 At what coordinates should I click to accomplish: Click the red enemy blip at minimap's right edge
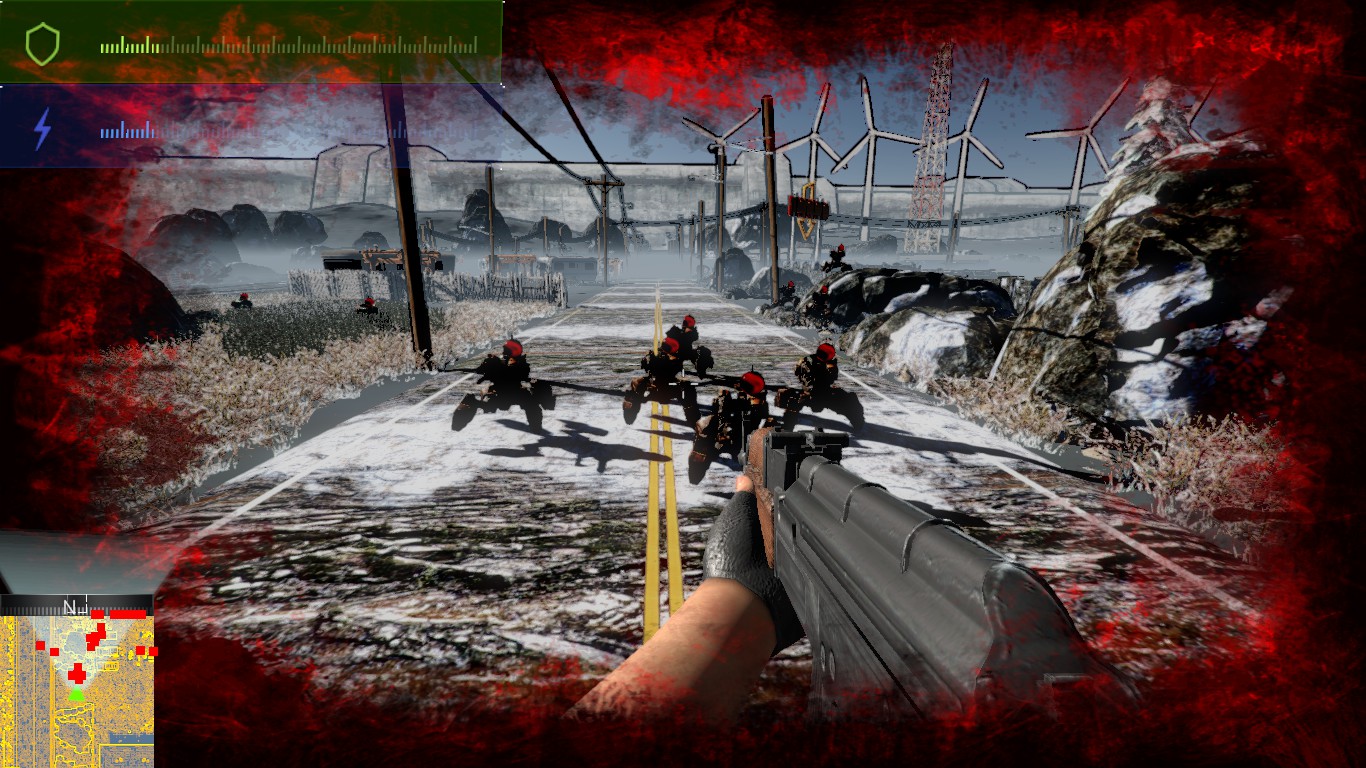(x=153, y=651)
